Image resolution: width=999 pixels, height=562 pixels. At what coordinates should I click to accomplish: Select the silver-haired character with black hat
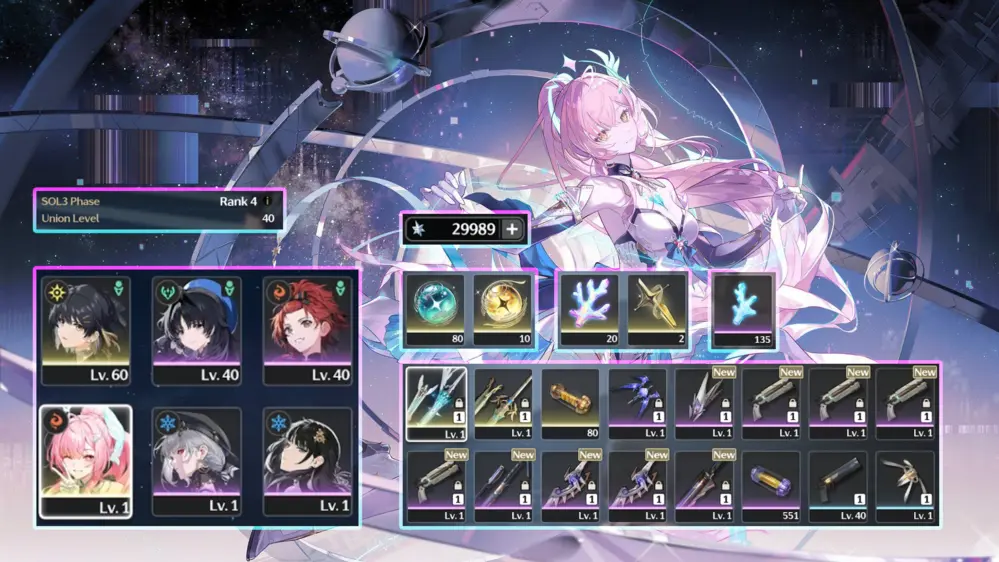[x=197, y=460]
